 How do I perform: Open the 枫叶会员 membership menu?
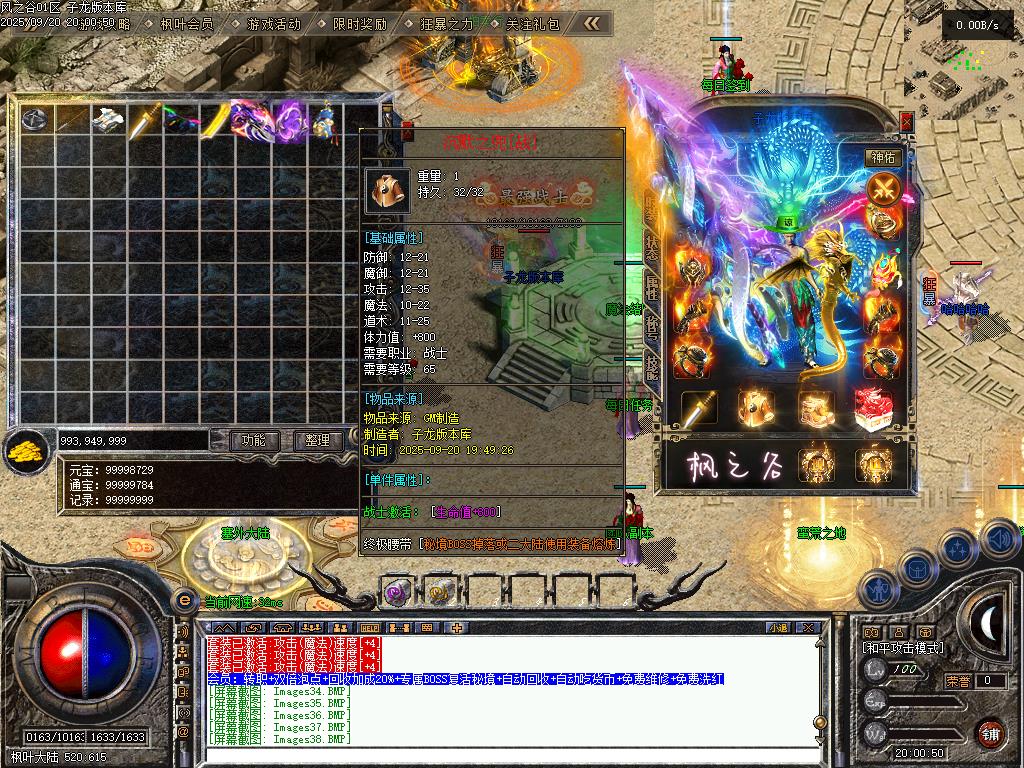click(x=187, y=24)
